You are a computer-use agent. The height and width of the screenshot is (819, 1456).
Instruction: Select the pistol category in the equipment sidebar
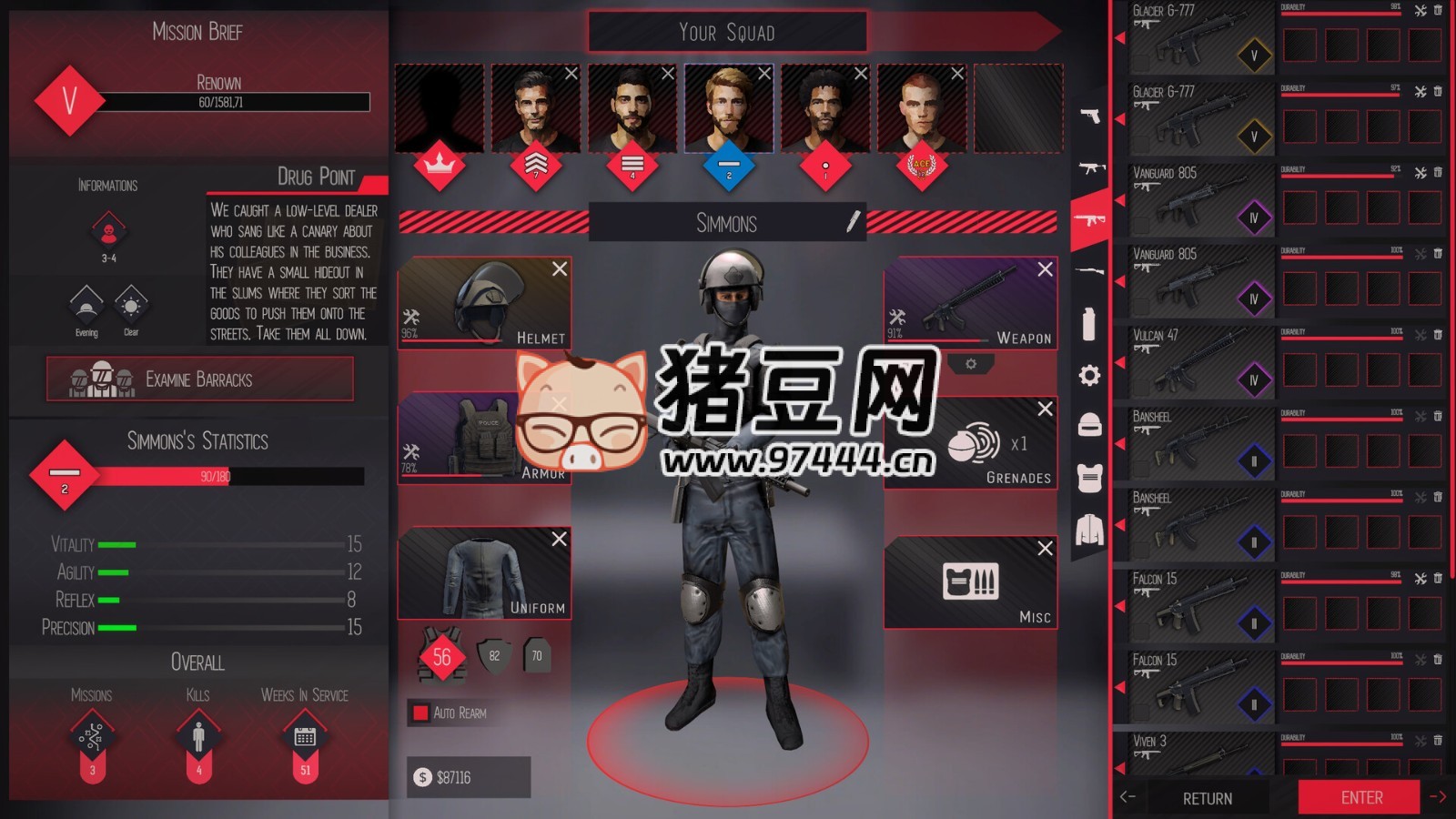tap(1088, 116)
